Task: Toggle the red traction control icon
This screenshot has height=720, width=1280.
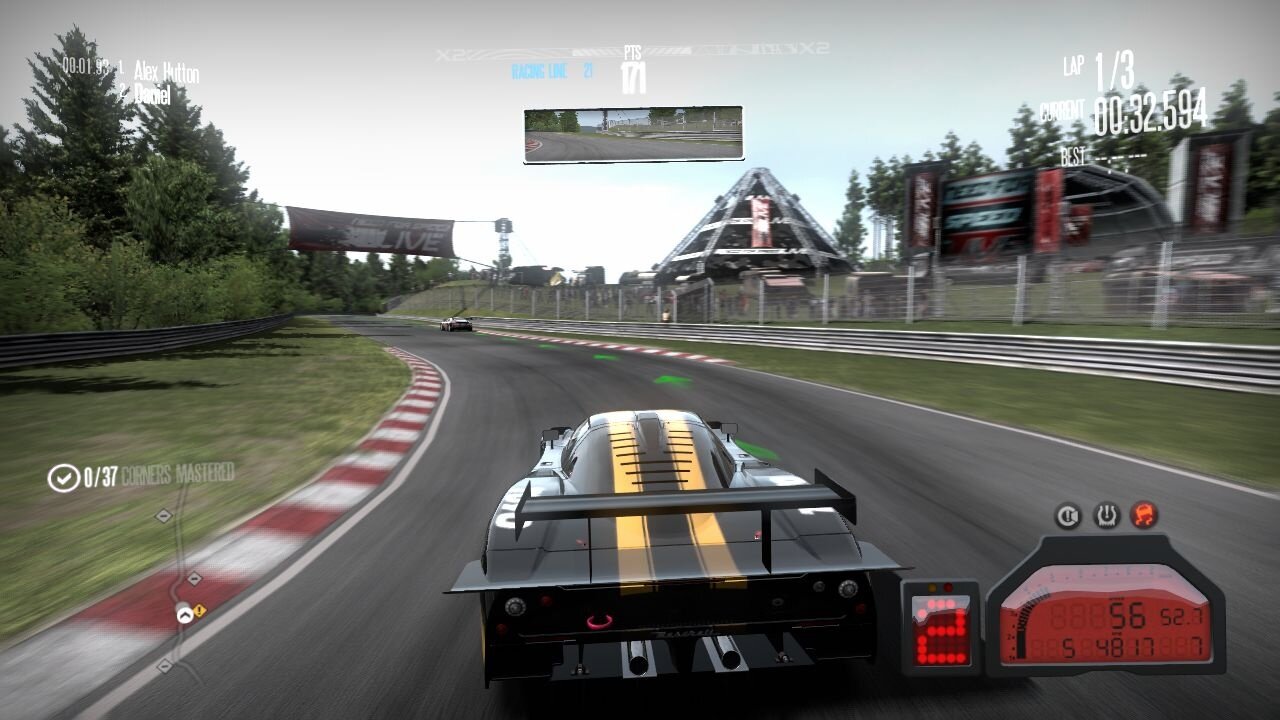Action: click(x=1144, y=516)
